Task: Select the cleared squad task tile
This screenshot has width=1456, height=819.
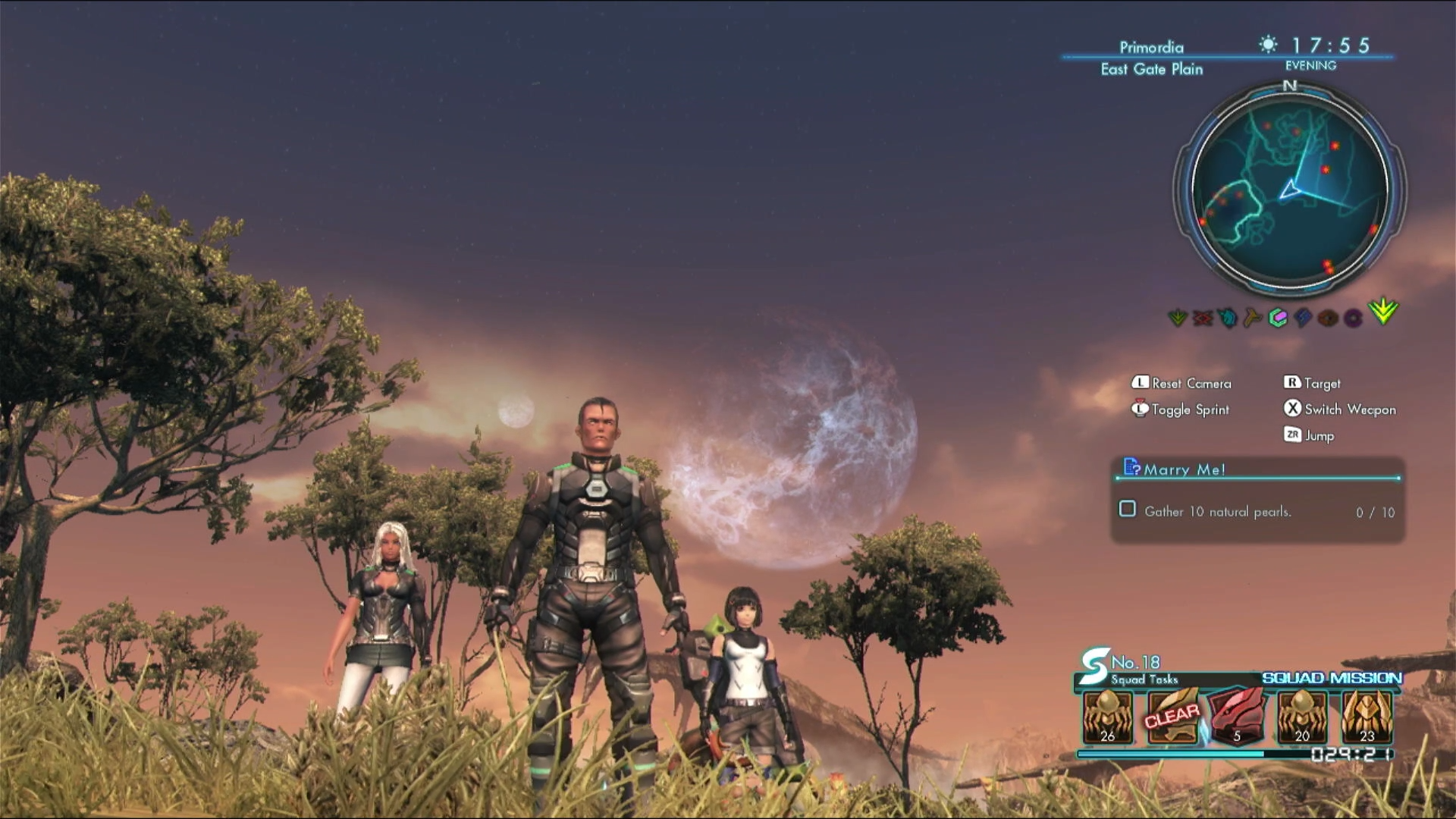Action: pyautogui.click(x=1172, y=717)
